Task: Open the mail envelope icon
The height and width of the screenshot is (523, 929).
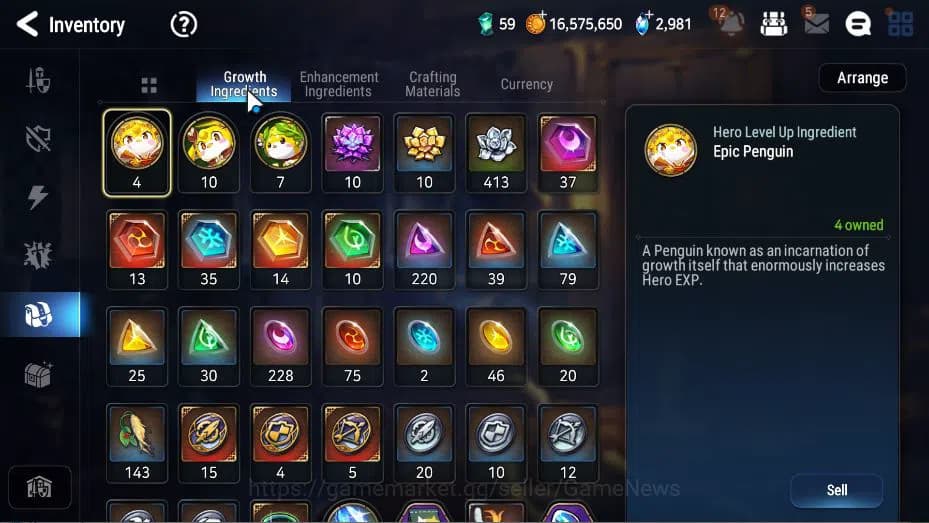Action: tap(816, 24)
